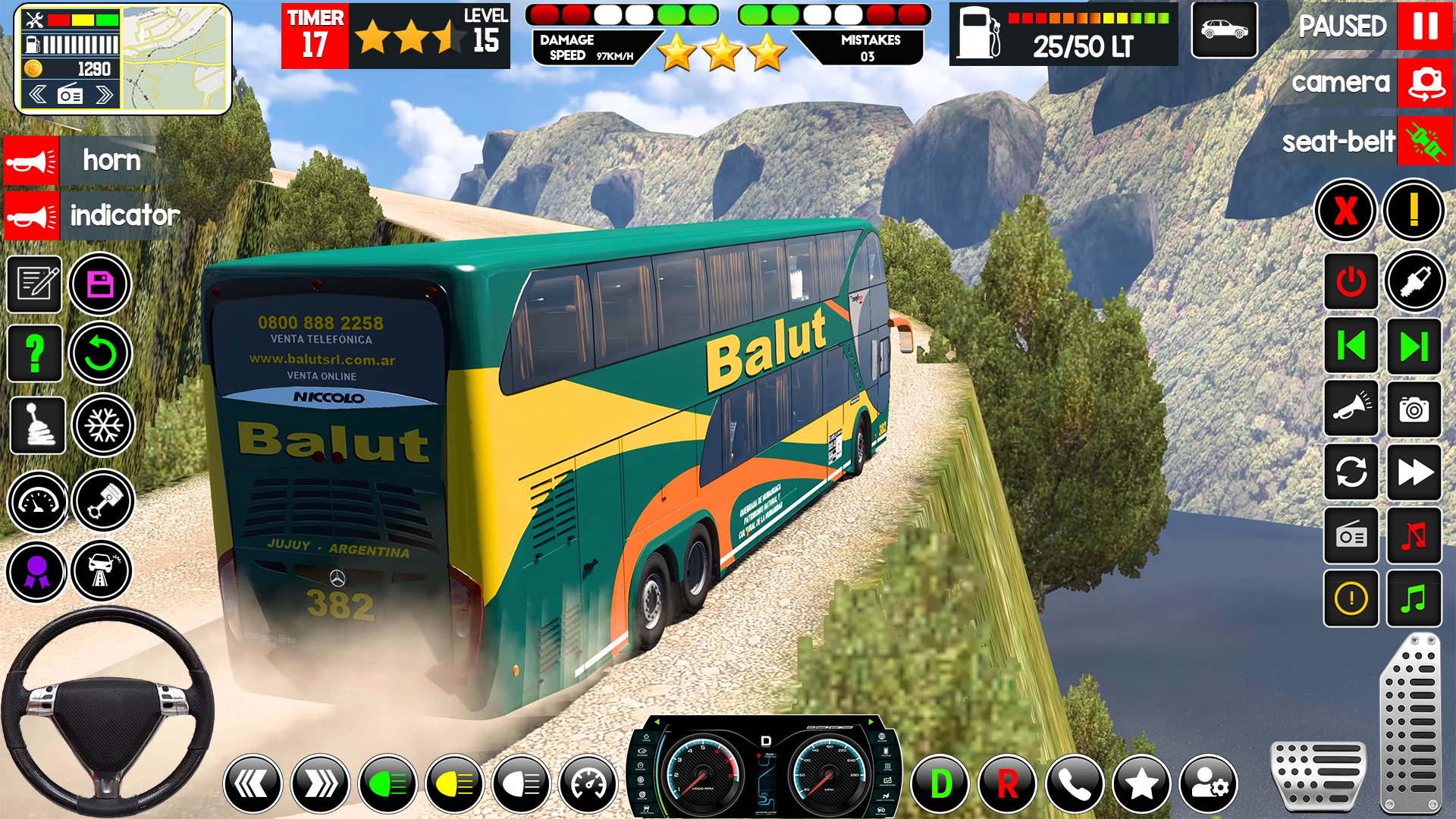The height and width of the screenshot is (819, 1456).
Task: Switch camera view using the camera button
Action: 1424,83
